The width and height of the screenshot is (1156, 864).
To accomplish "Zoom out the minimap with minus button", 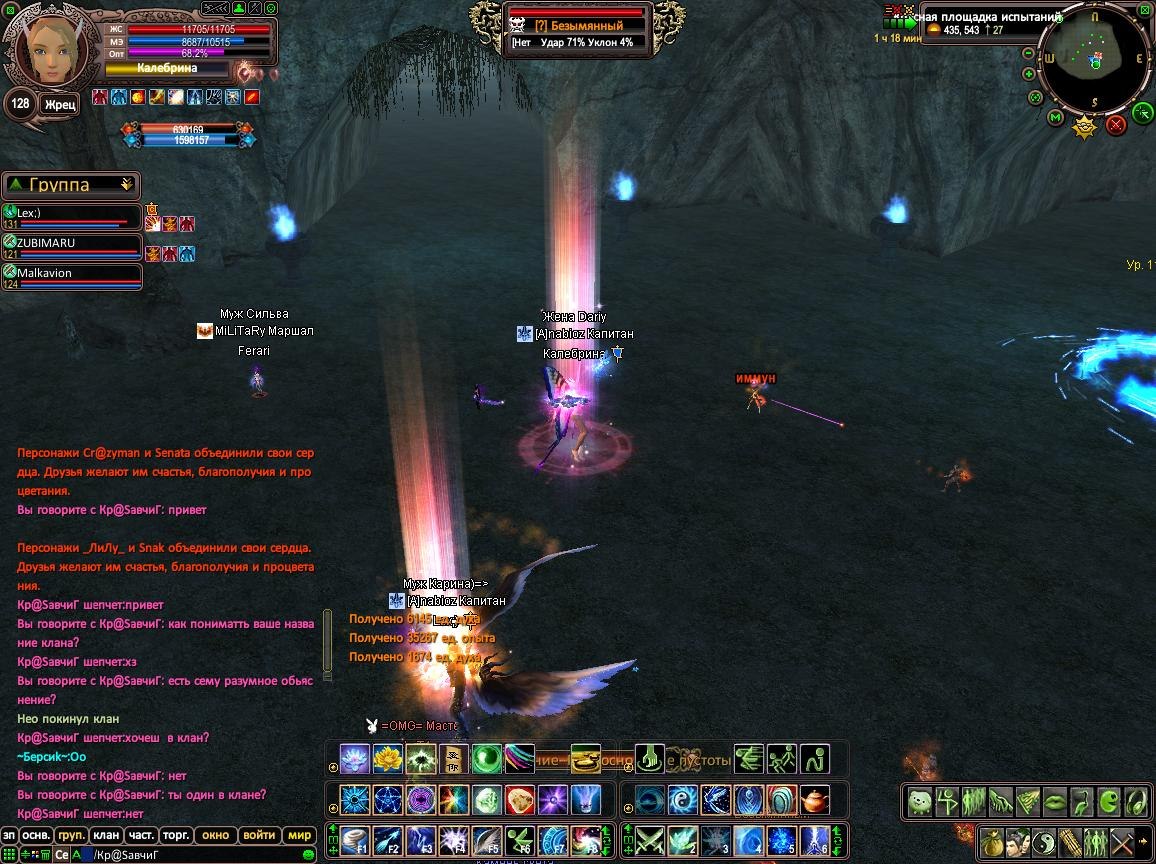I will click(x=1028, y=53).
